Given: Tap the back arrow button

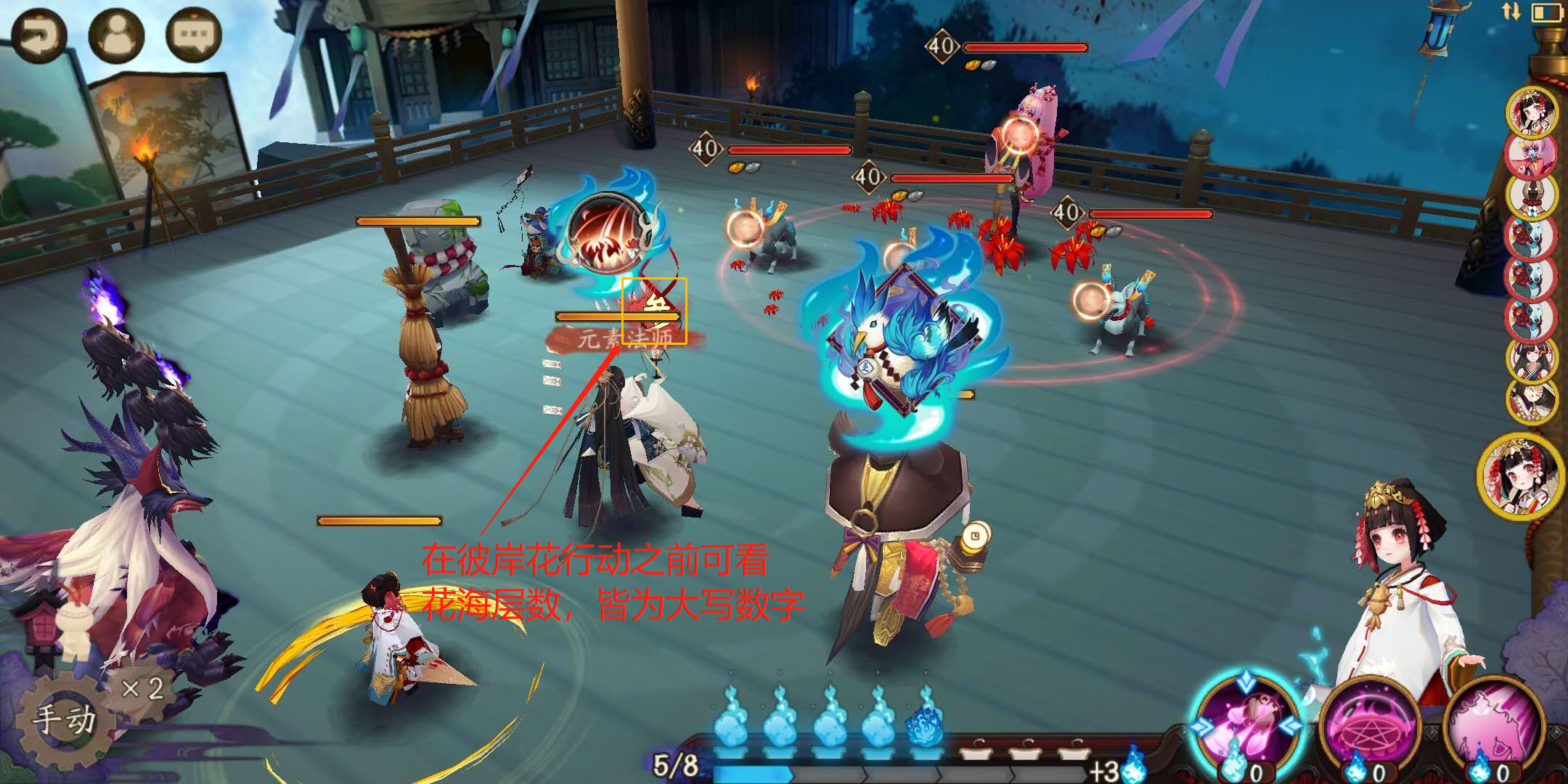Looking at the screenshot, I should coord(38,36).
